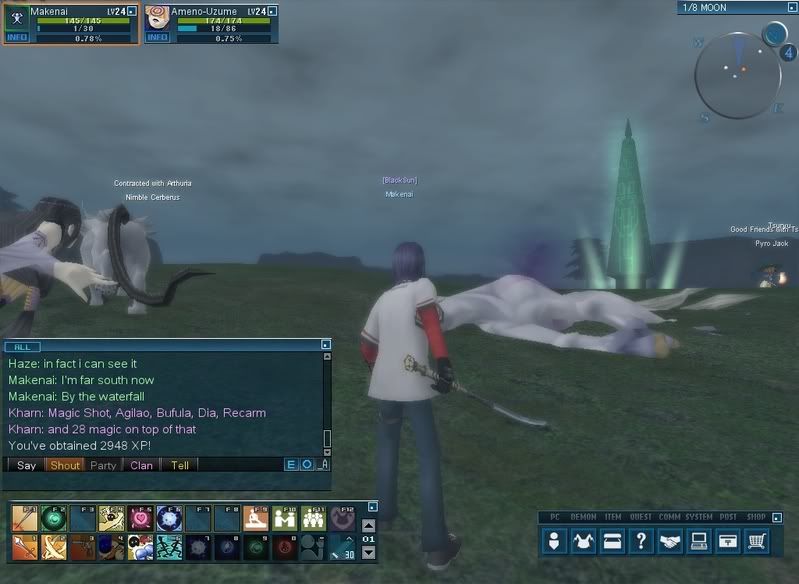The width and height of the screenshot is (799, 584).
Task: Activate the F2 green orb skill
Action: pyautogui.click(x=53, y=518)
